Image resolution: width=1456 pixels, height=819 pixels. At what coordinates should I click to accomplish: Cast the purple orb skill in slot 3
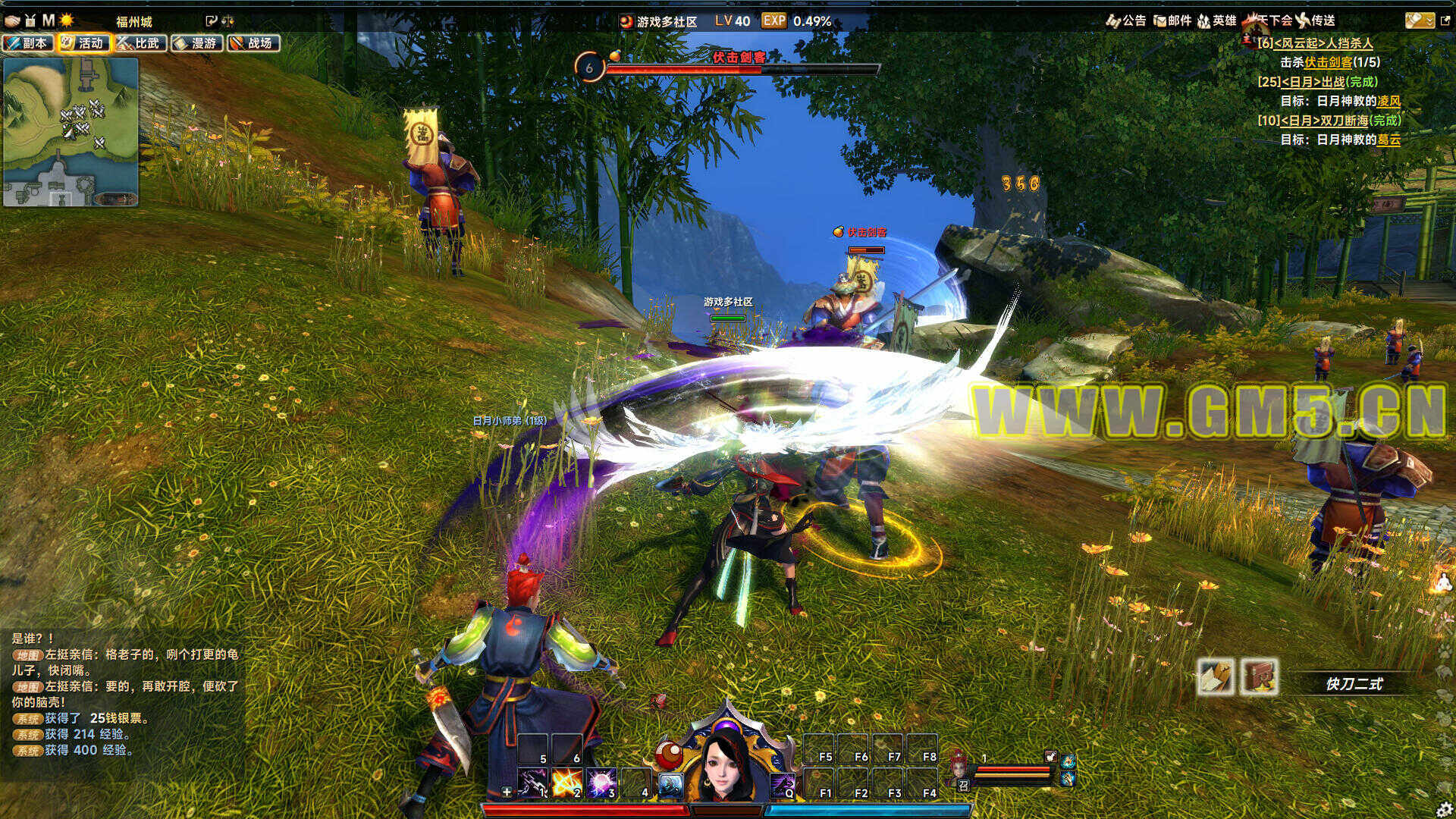[x=601, y=784]
